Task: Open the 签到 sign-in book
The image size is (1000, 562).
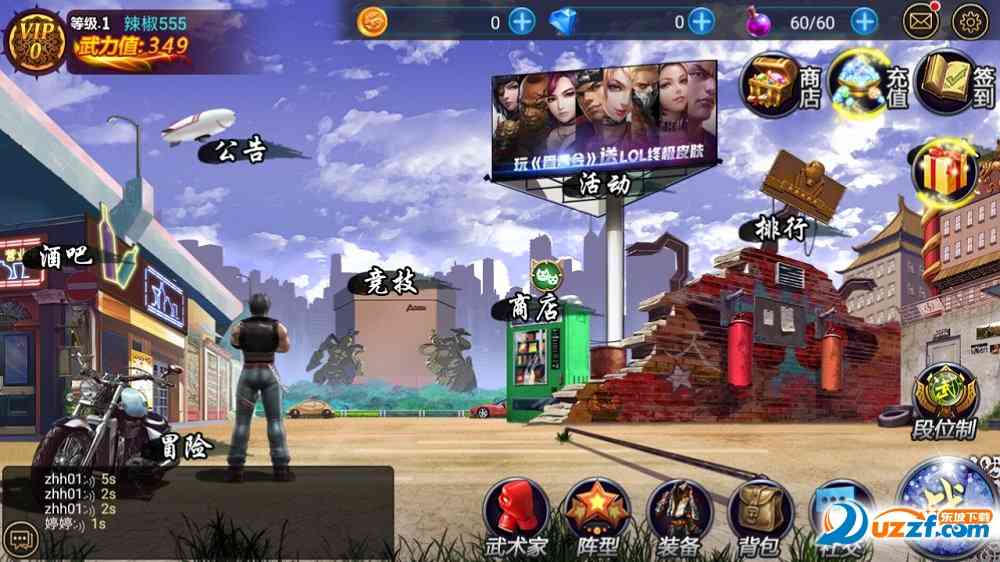Action: 950,84
